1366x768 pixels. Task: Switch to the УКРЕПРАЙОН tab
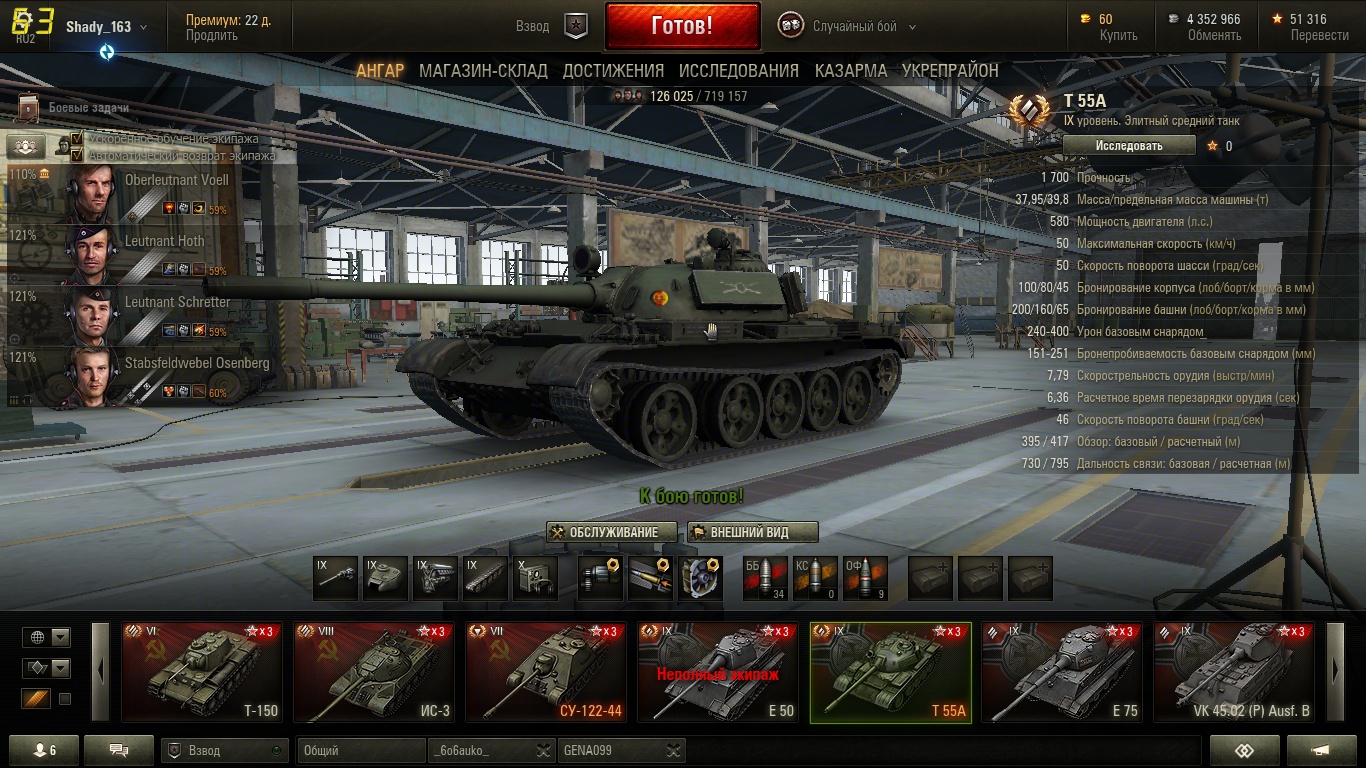point(950,71)
